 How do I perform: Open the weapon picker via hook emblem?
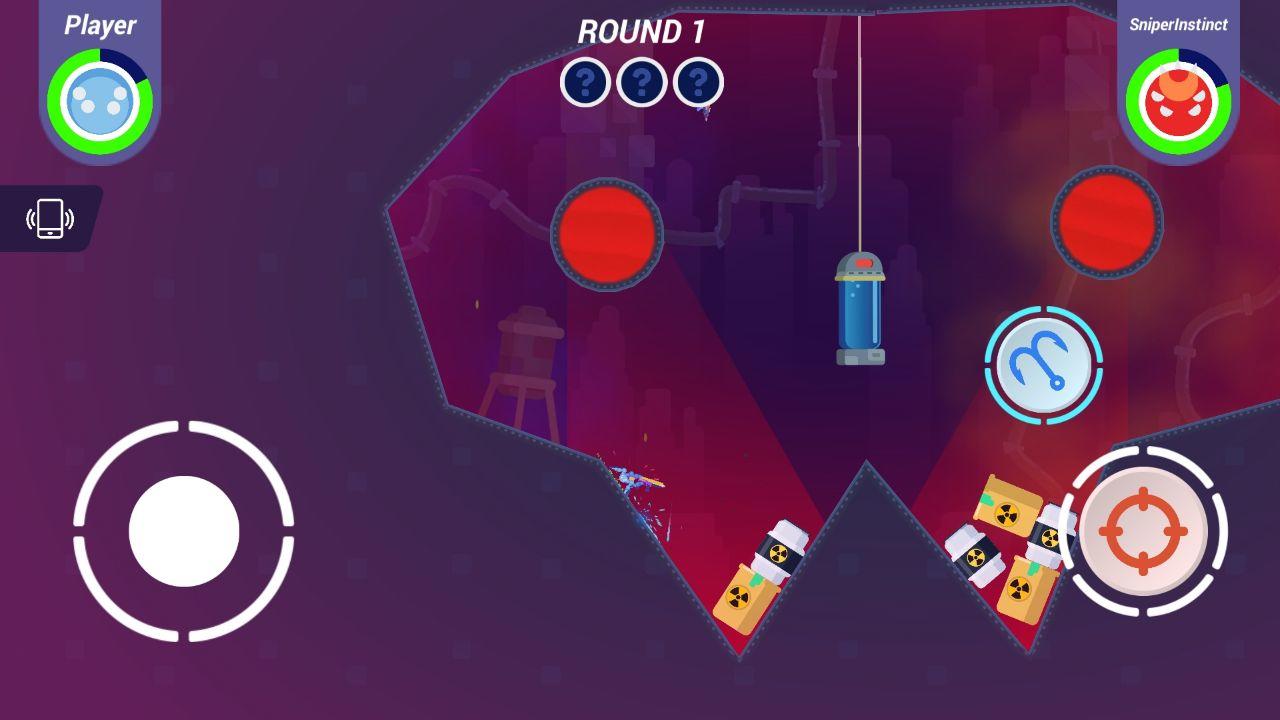(1044, 365)
